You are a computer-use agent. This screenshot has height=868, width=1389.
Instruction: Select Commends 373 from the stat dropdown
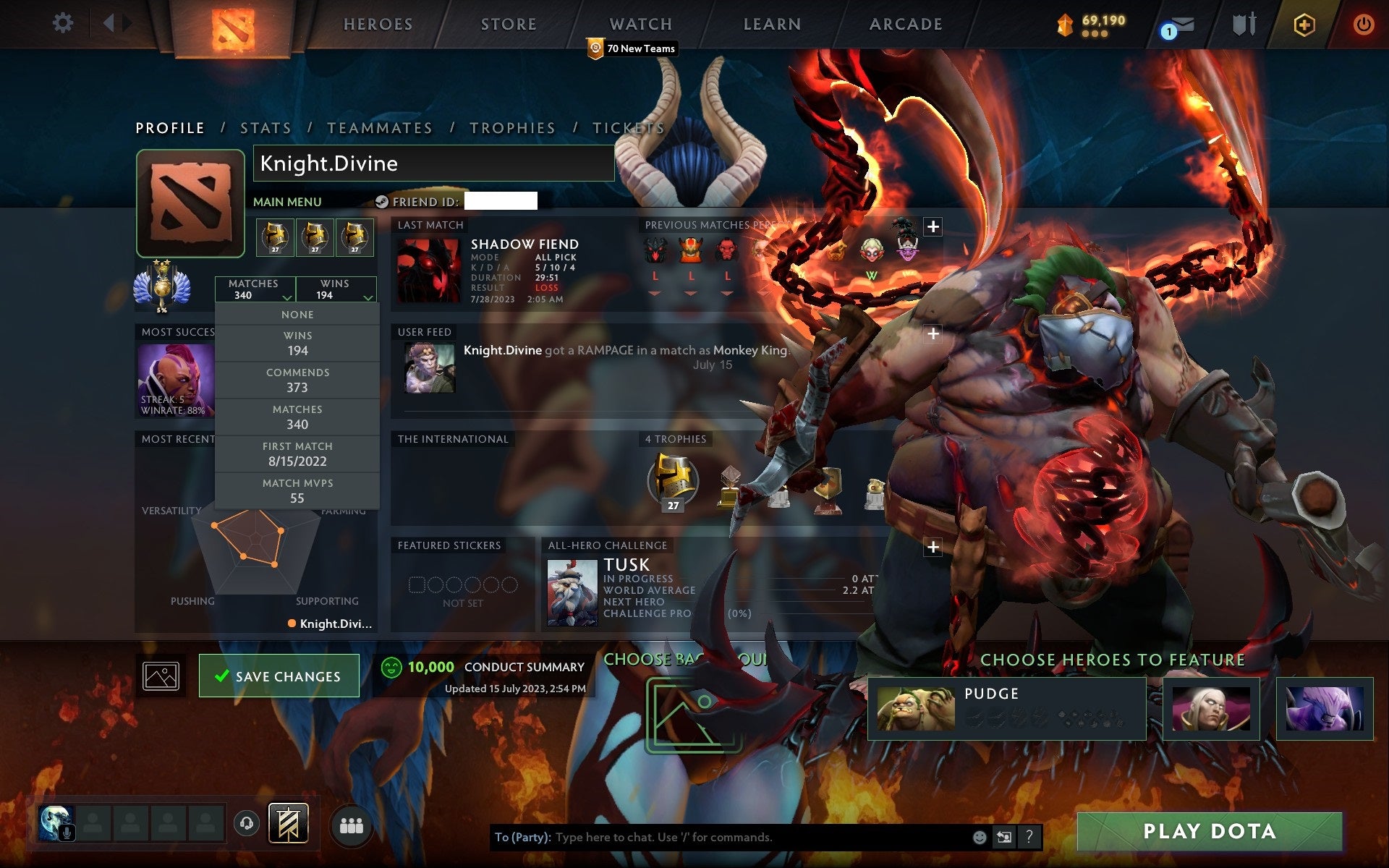click(x=298, y=380)
